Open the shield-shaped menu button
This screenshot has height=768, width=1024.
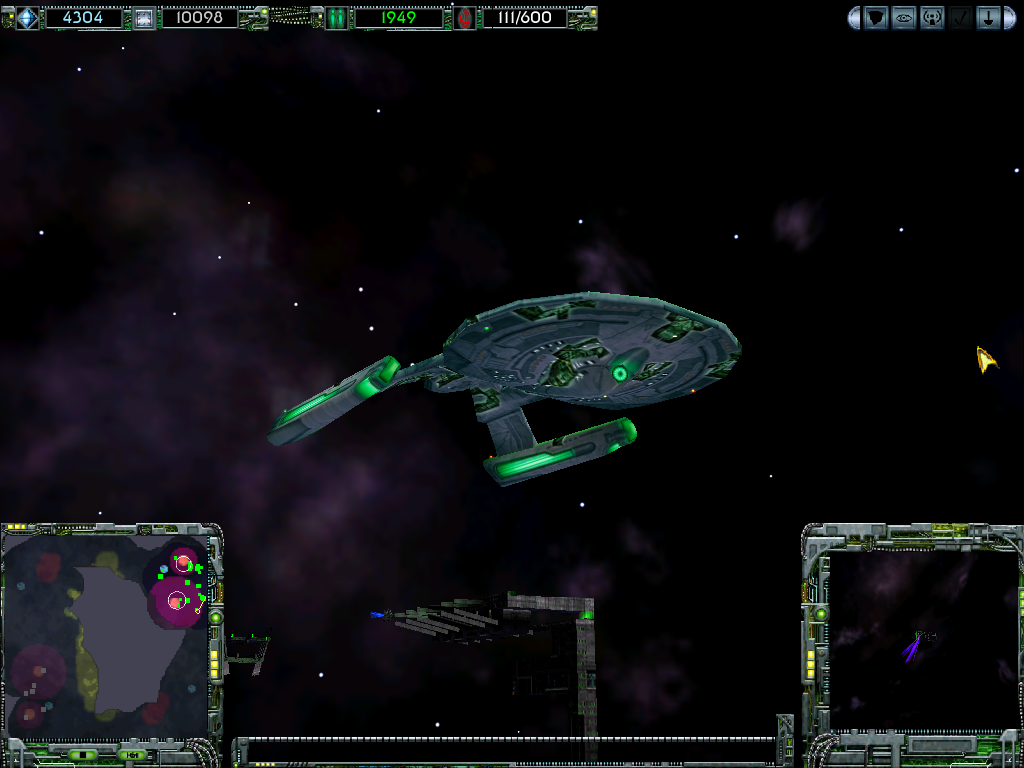(876, 18)
